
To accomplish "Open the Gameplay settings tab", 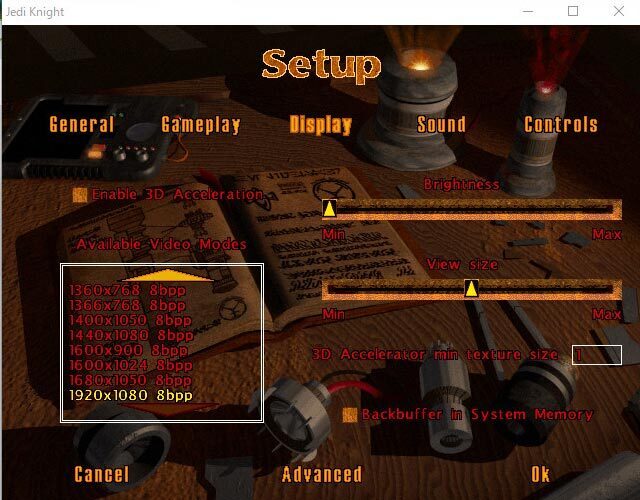I will (x=201, y=125).
